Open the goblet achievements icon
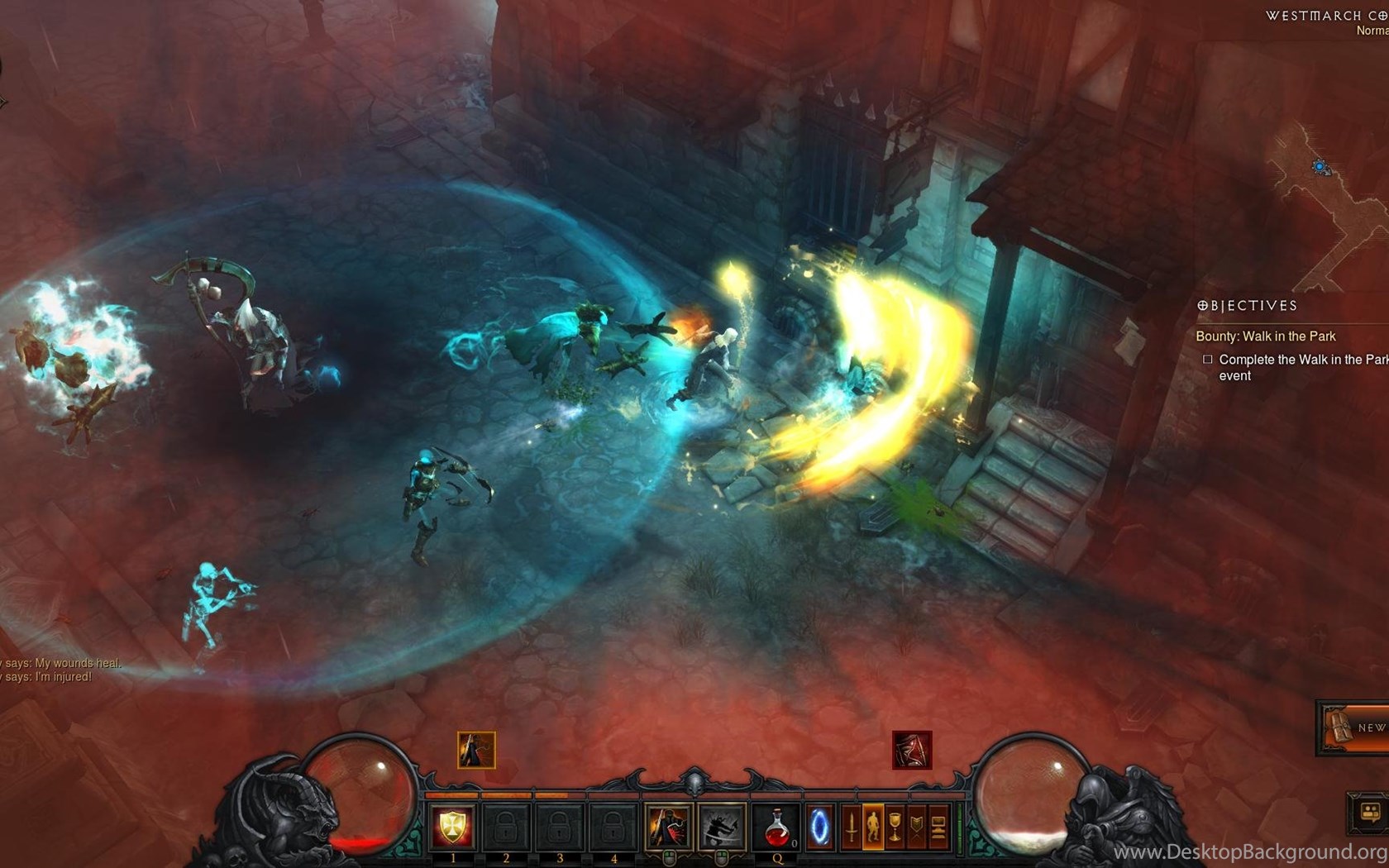 pos(895,827)
